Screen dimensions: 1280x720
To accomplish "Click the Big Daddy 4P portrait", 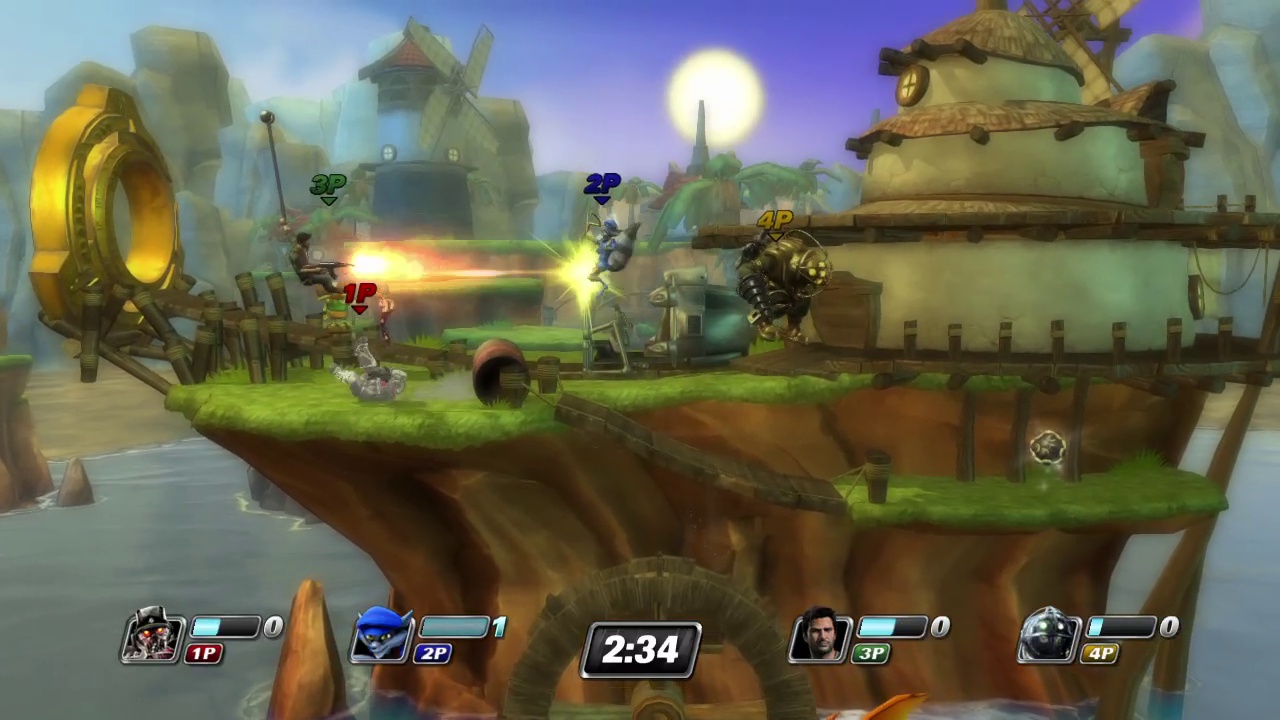I will coord(1048,638).
